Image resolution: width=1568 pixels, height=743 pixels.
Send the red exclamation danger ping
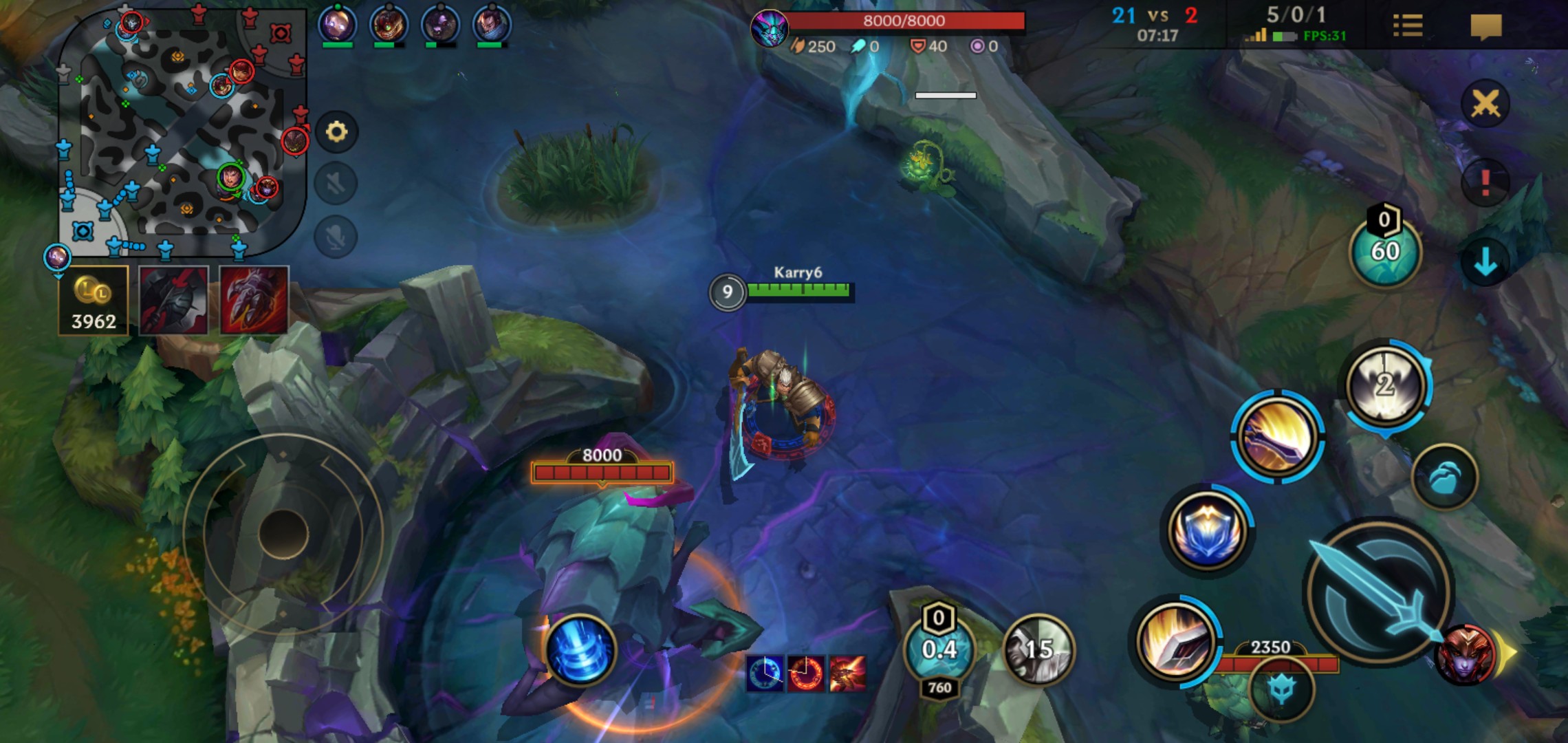[1485, 183]
